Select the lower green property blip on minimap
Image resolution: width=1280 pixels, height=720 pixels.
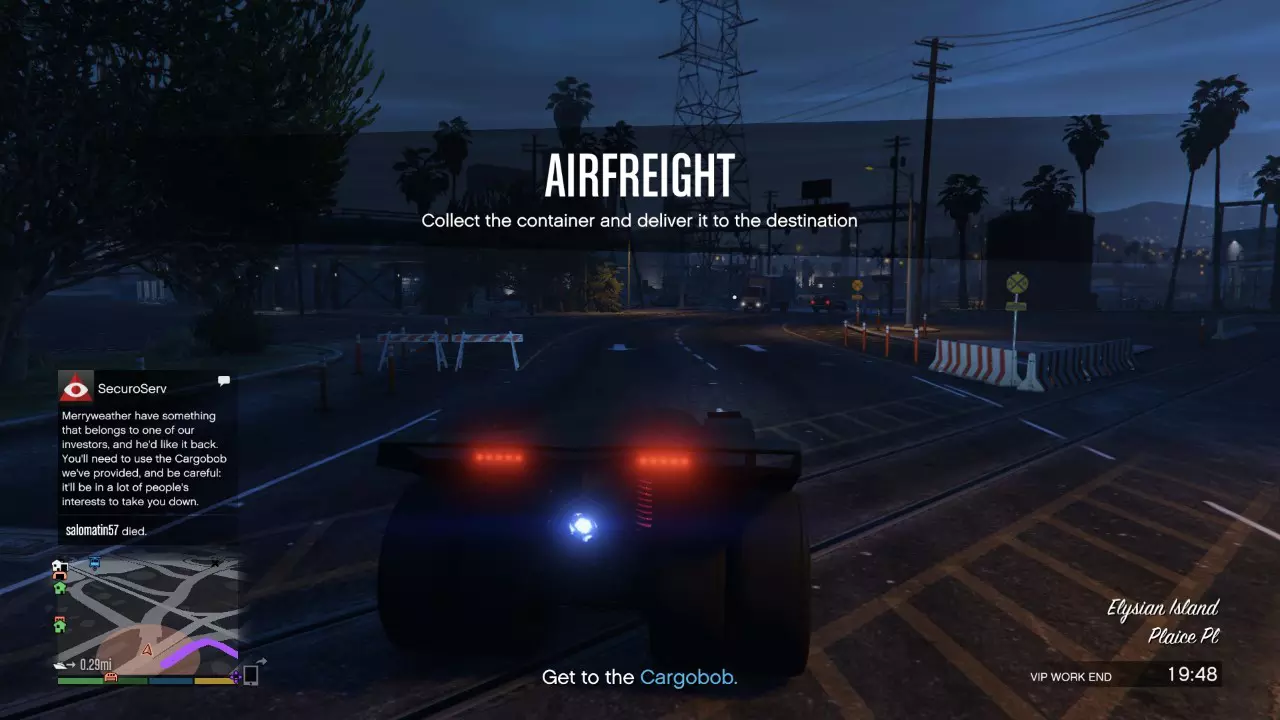59,626
